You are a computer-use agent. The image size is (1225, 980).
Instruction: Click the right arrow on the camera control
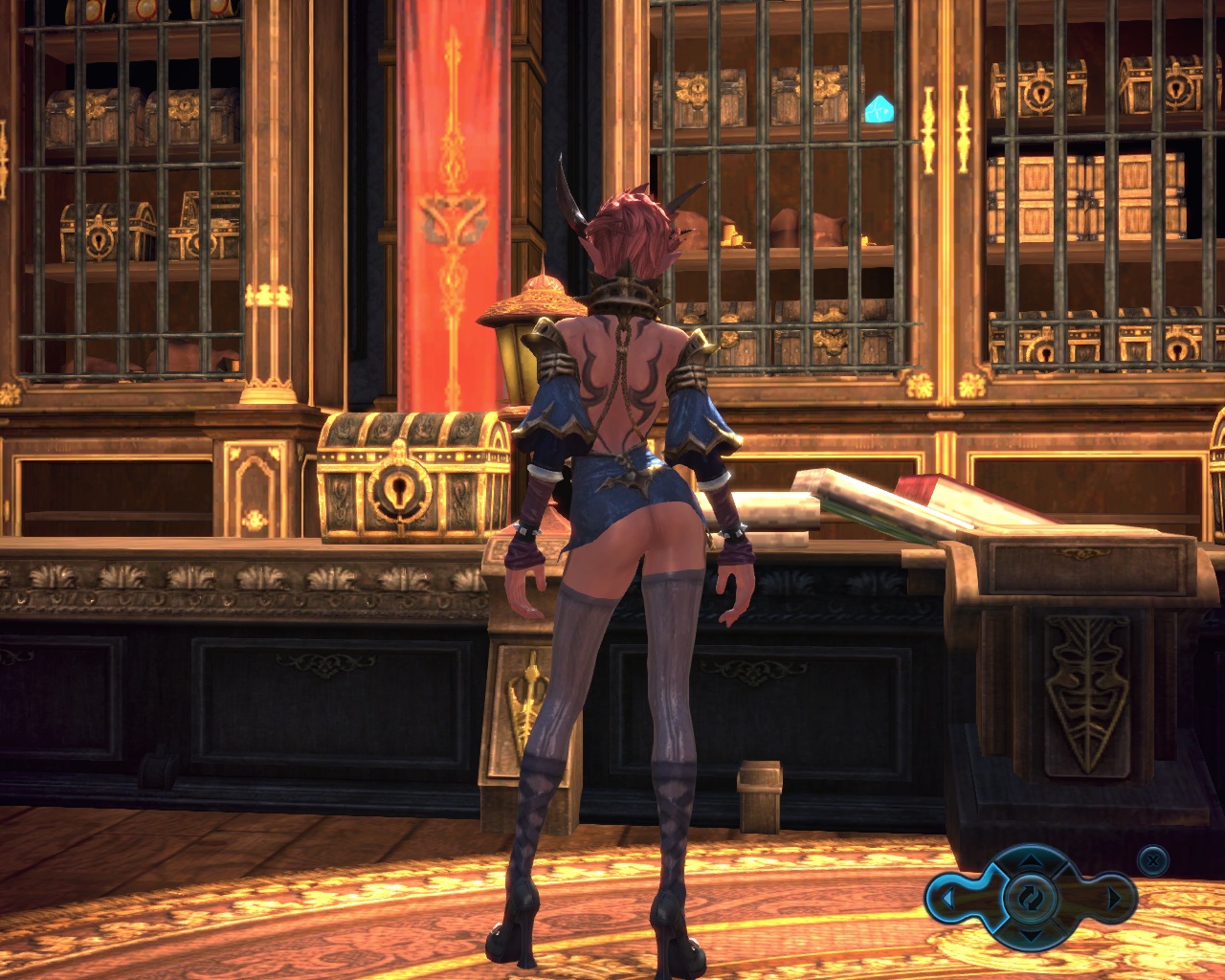[1112, 899]
